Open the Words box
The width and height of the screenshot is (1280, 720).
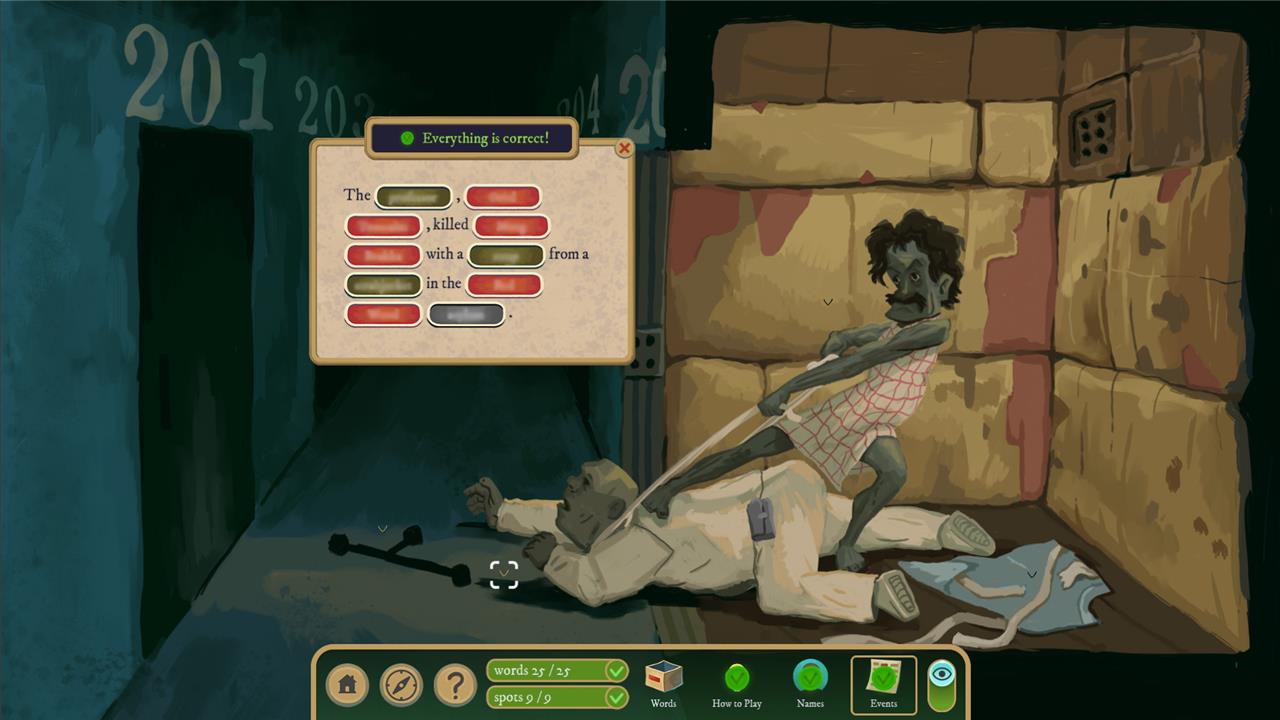coord(663,683)
